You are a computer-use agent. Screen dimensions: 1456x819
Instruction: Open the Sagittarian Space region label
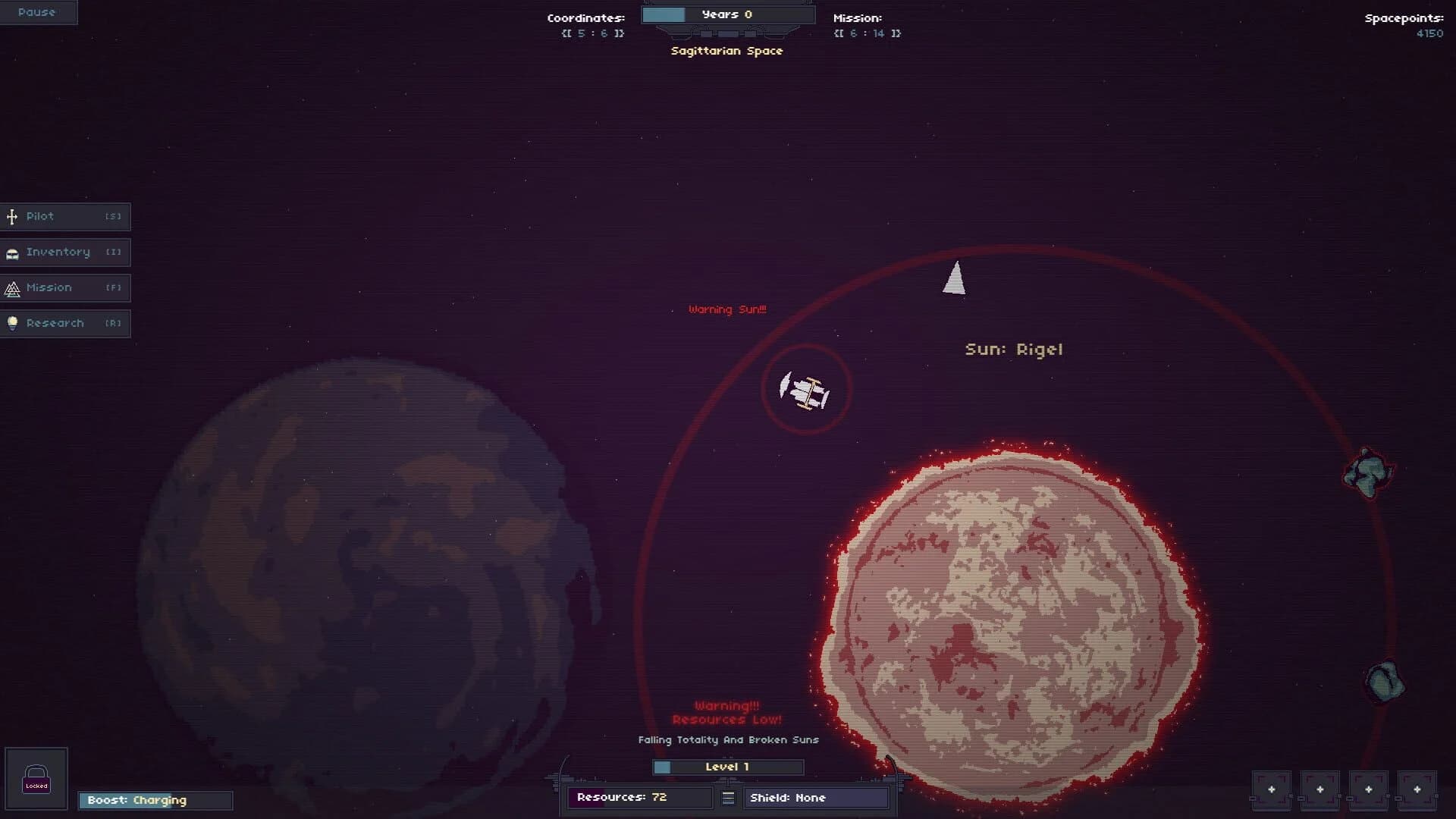click(x=726, y=51)
